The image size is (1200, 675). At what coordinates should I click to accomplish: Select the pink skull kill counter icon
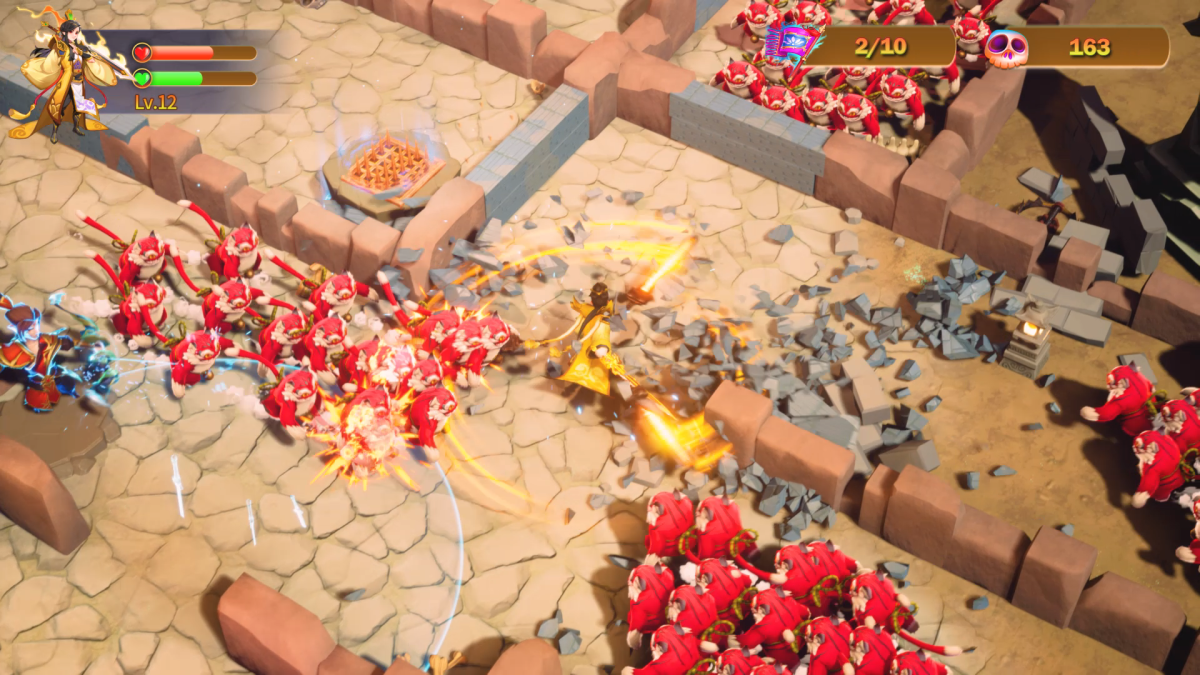(x=1006, y=48)
